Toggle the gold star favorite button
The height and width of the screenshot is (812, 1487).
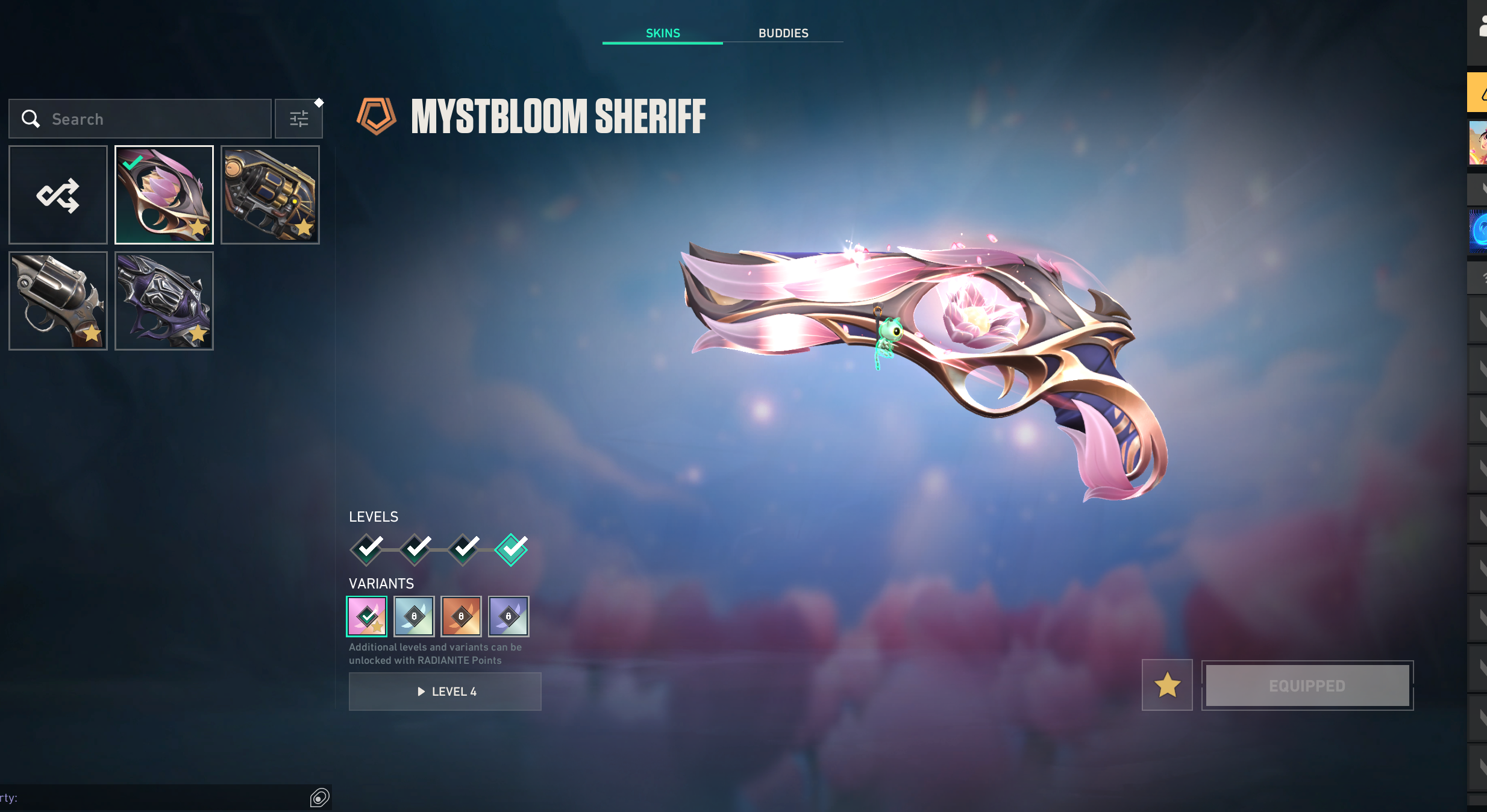1167,685
